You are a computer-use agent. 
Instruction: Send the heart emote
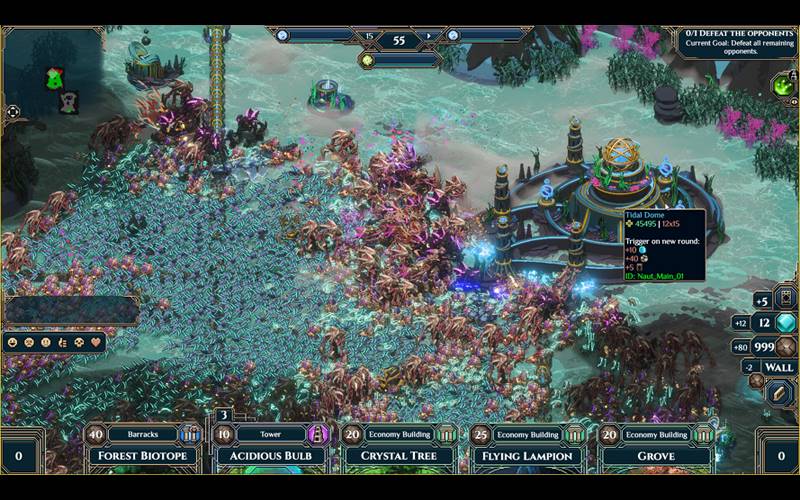[x=97, y=342]
